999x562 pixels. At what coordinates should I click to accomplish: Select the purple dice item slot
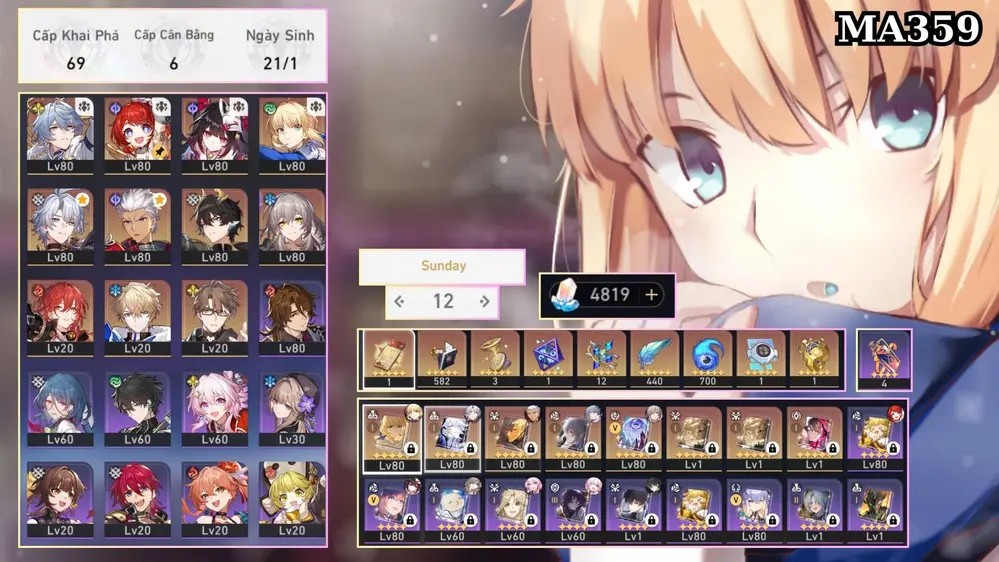pyautogui.click(x=546, y=358)
